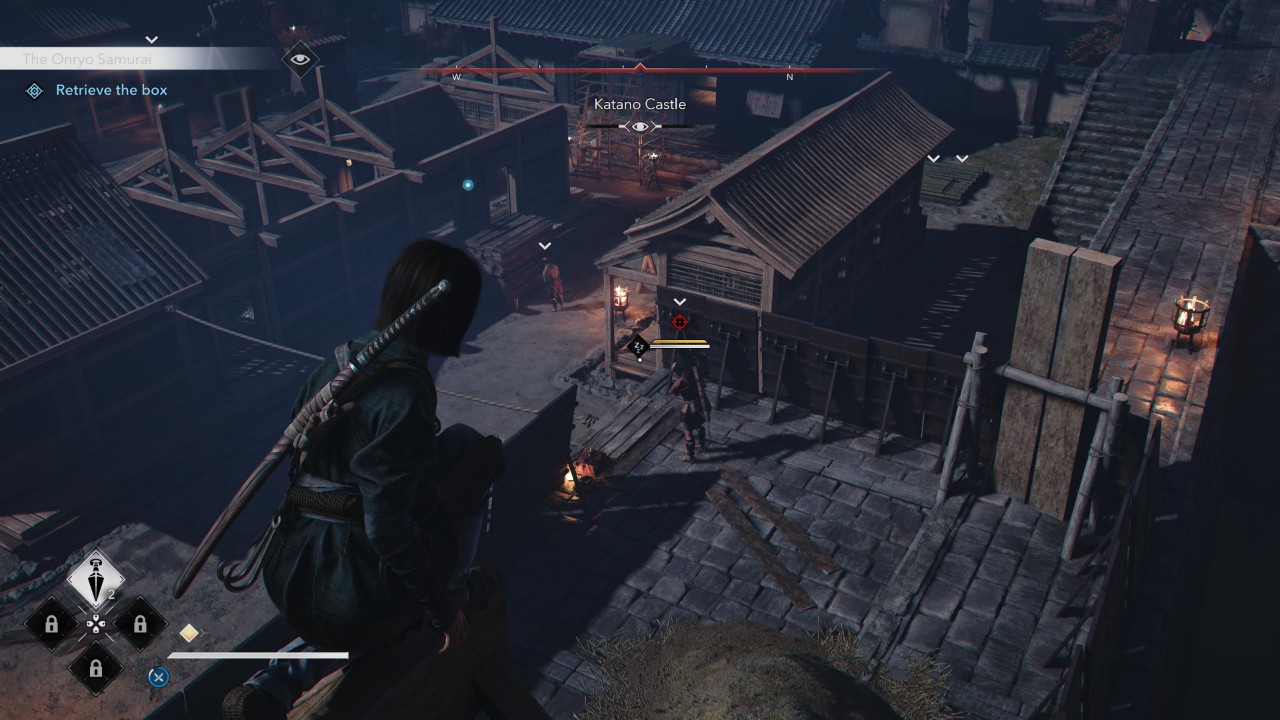Click the compass bar heading strip
The image size is (1280, 720).
coord(640,71)
